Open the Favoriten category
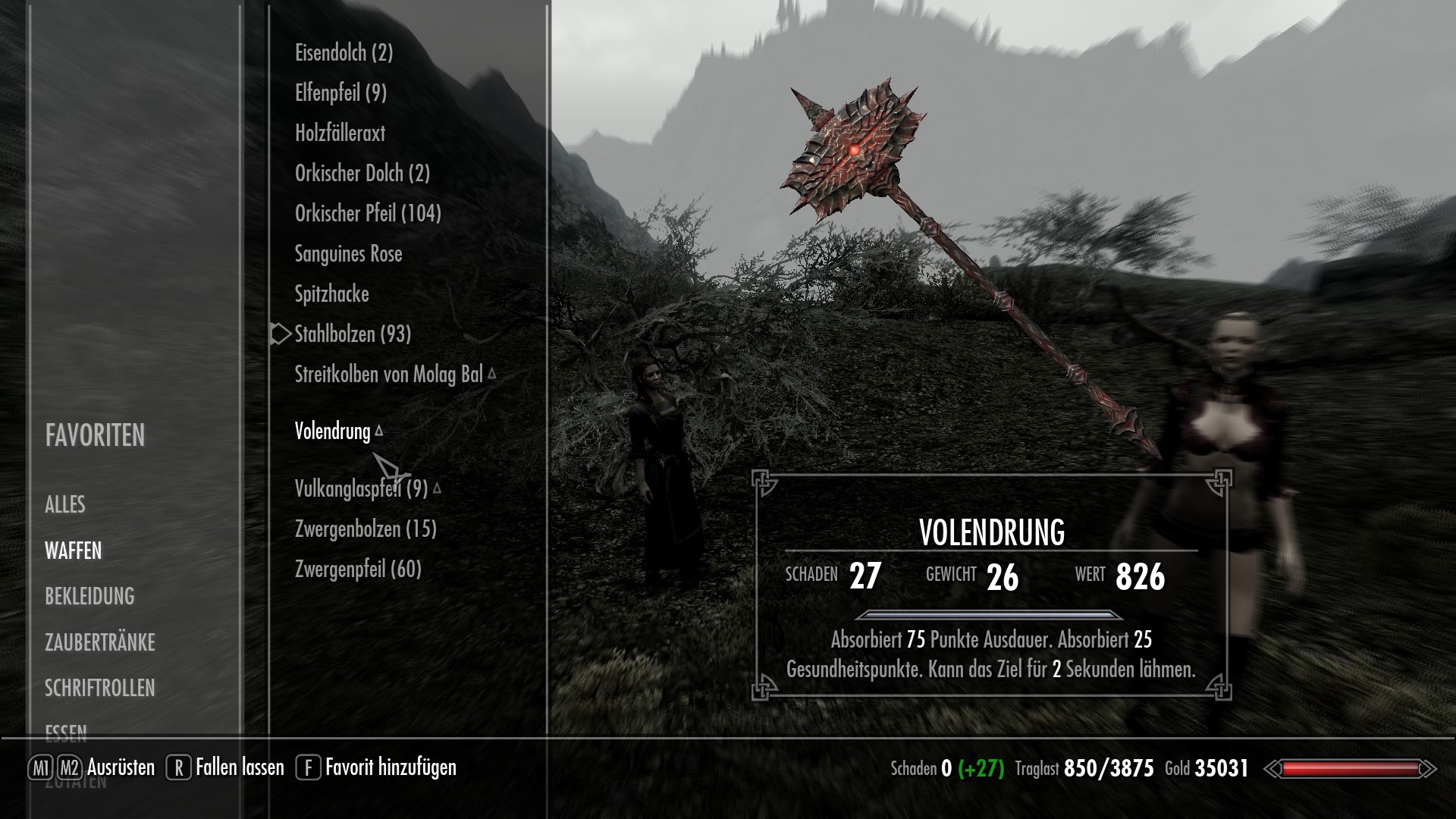The height and width of the screenshot is (819, 1456). (95, 435)
